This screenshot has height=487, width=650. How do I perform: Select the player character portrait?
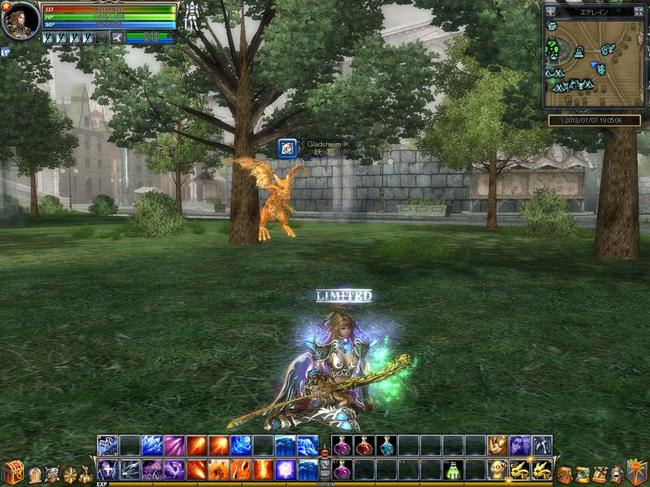pos(20,20)
